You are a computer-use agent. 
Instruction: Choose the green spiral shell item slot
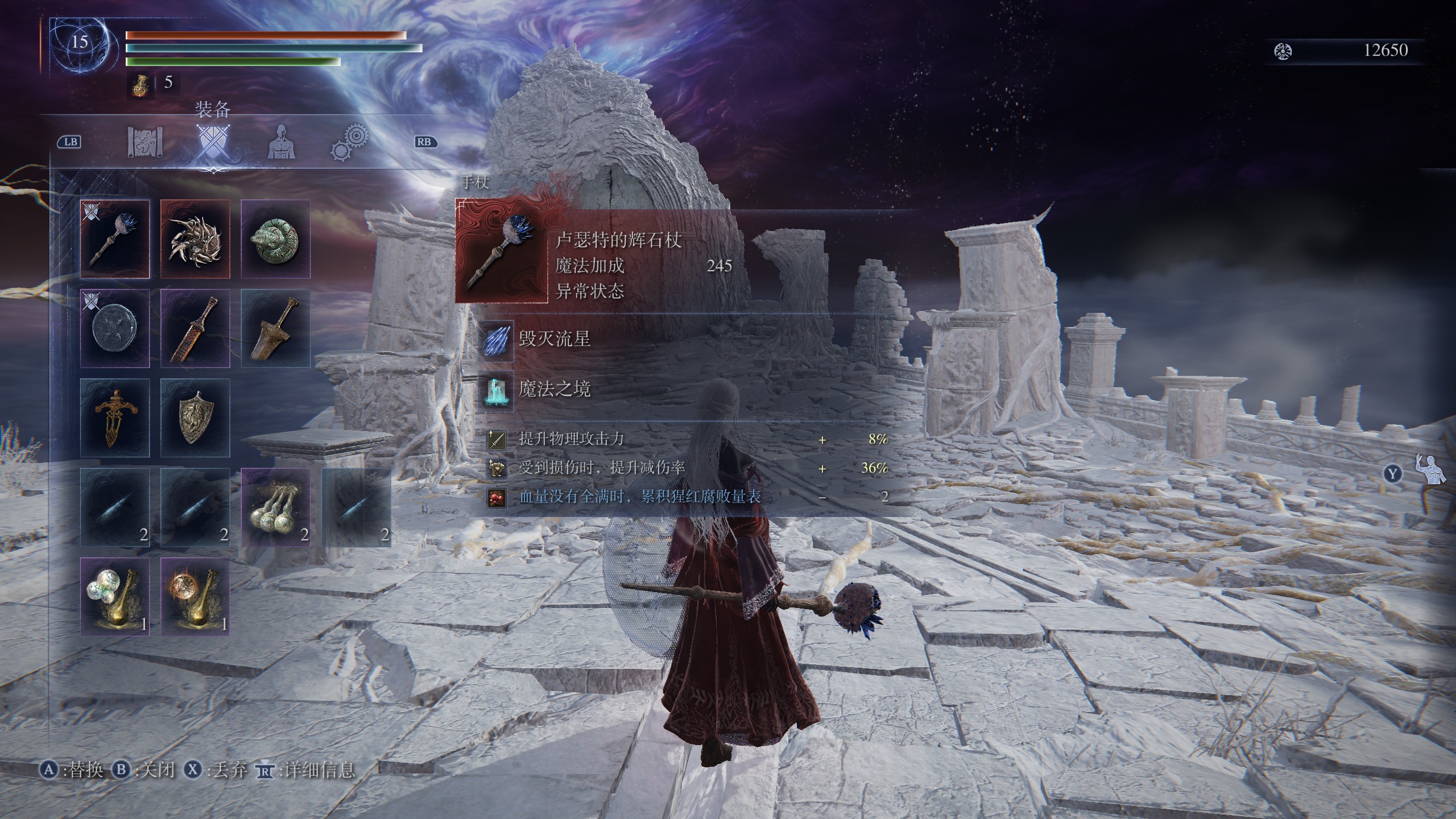pos(276,239)
